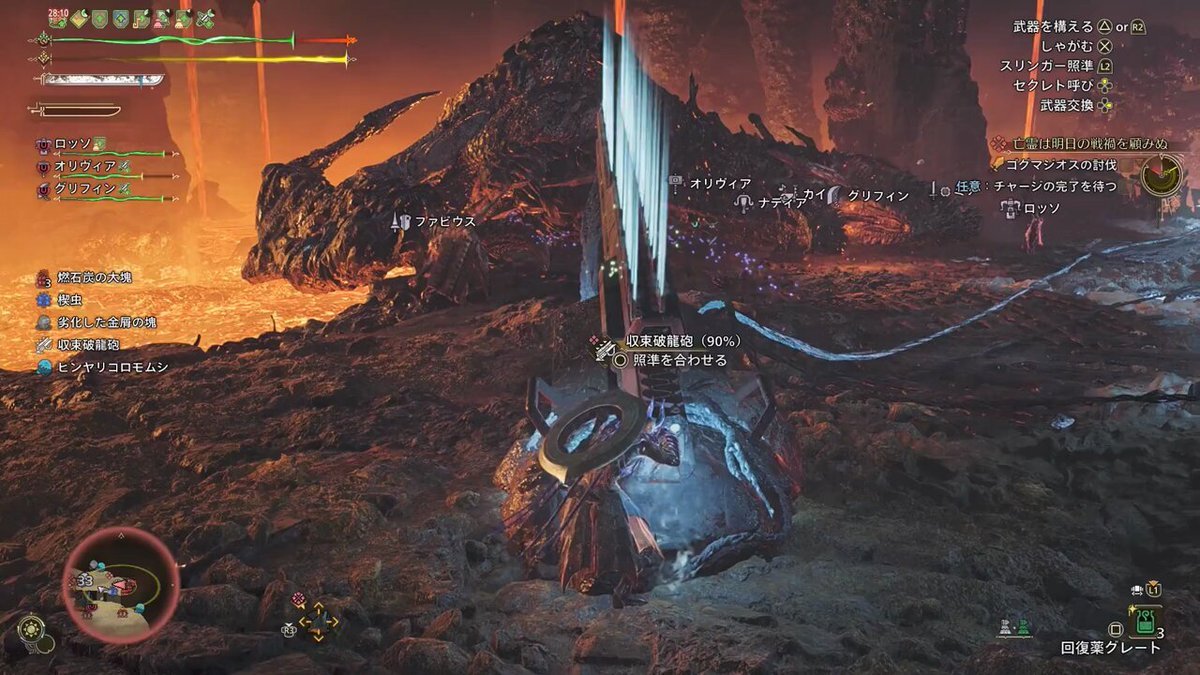Click the yellow-arrow target camera icon

pos(319,622)
